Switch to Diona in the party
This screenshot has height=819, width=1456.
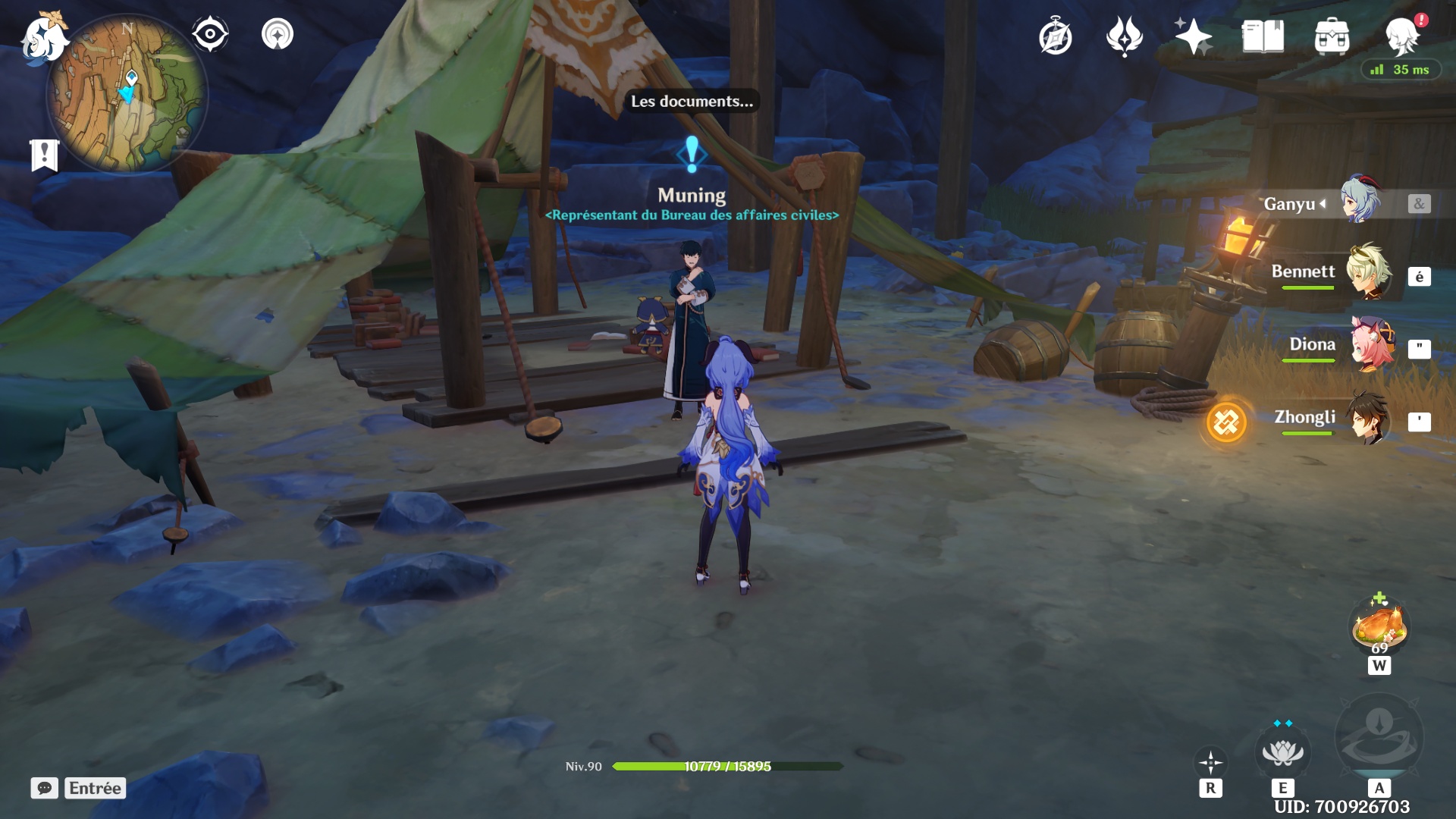1370,344
